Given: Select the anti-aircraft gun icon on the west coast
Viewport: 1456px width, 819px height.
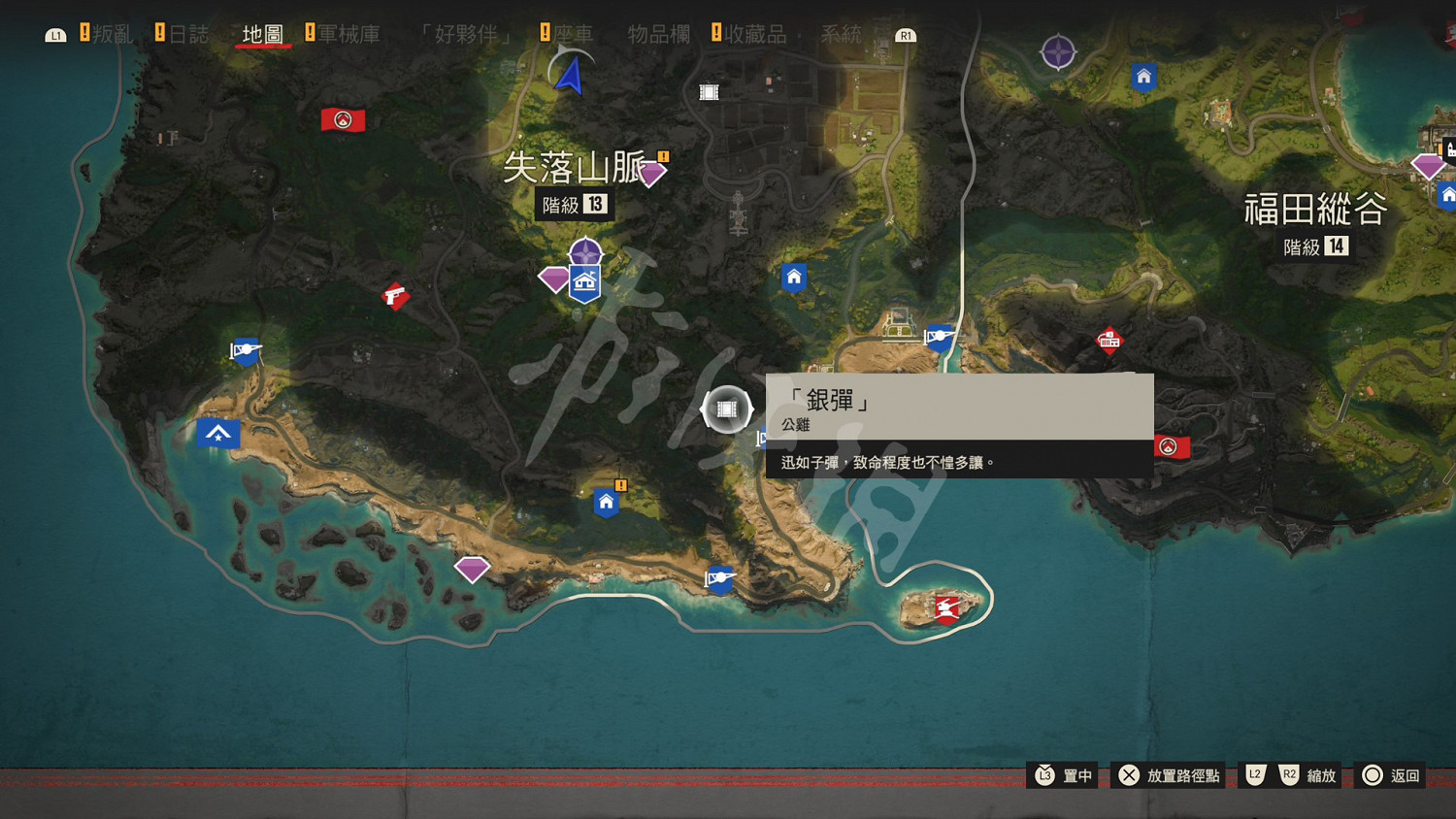Looking at the screenshot, I should tap(245, 351).
